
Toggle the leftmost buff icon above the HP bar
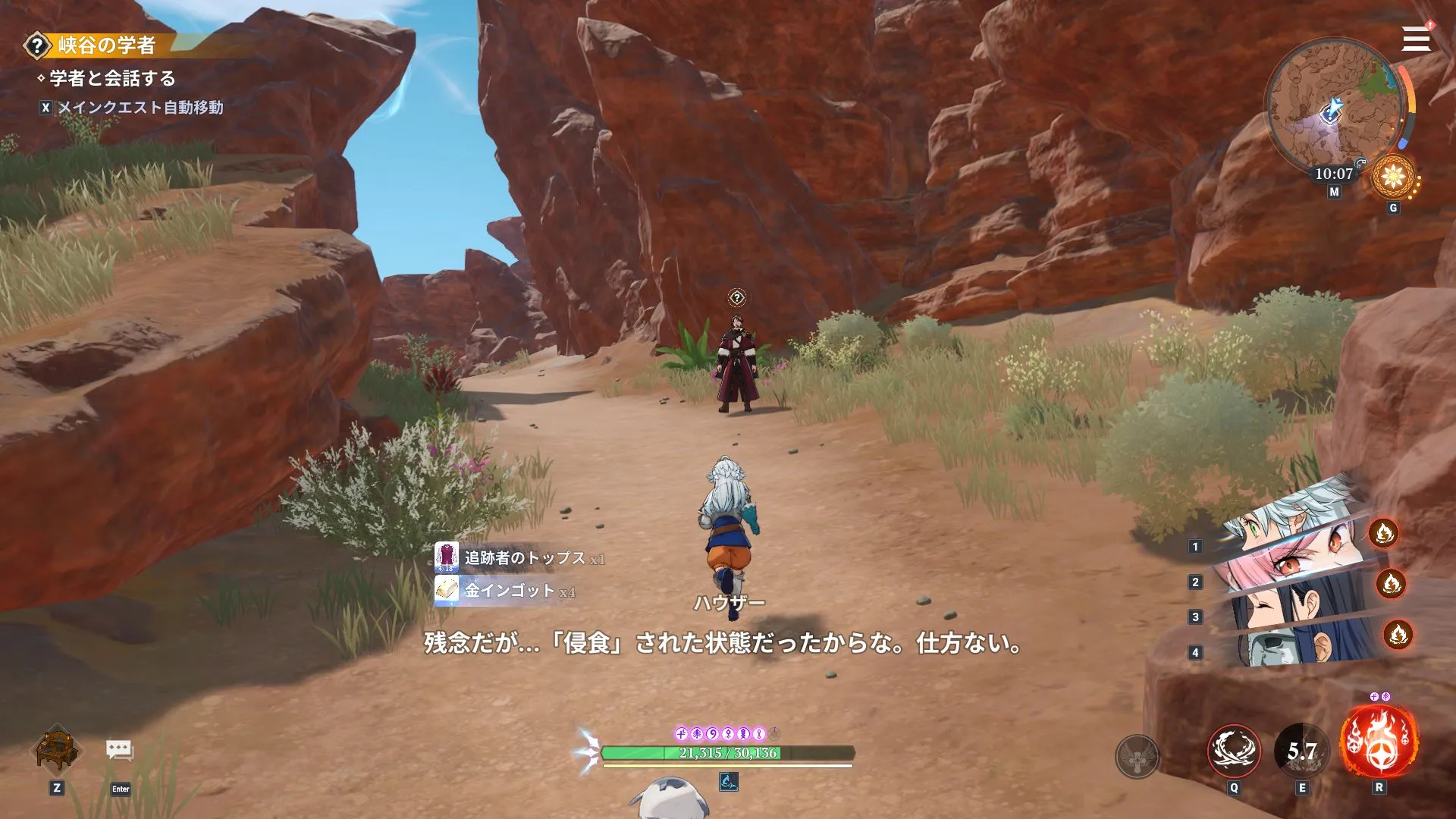[x=682, y=732]
